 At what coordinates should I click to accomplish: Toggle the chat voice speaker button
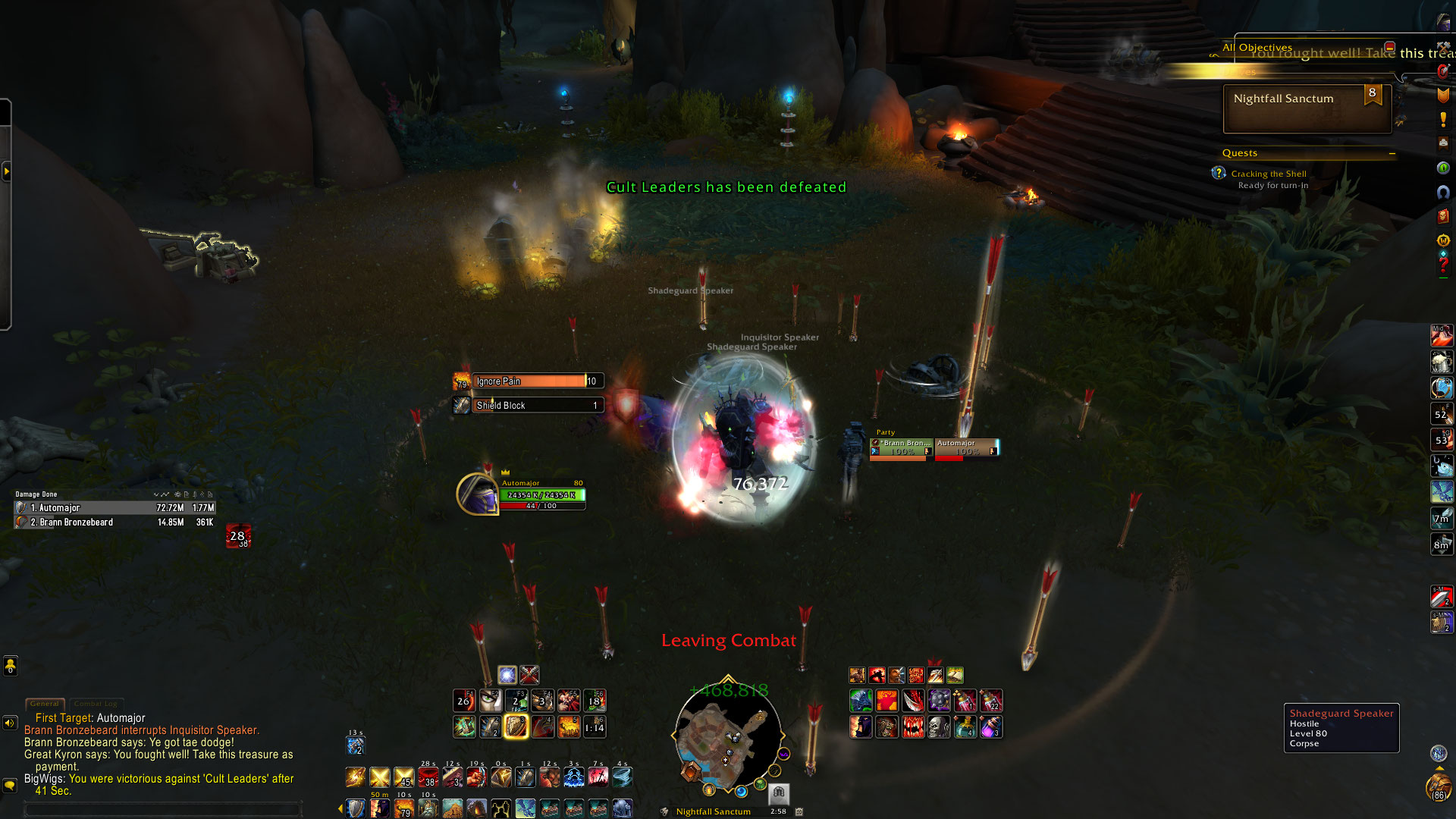point(10,723)
